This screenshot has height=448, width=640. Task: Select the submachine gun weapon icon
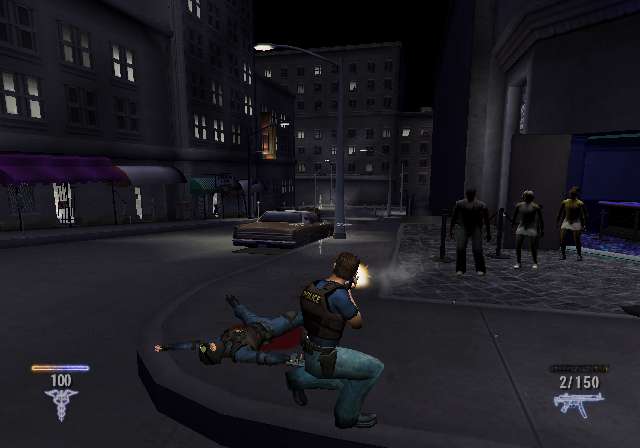pos(578,403)
